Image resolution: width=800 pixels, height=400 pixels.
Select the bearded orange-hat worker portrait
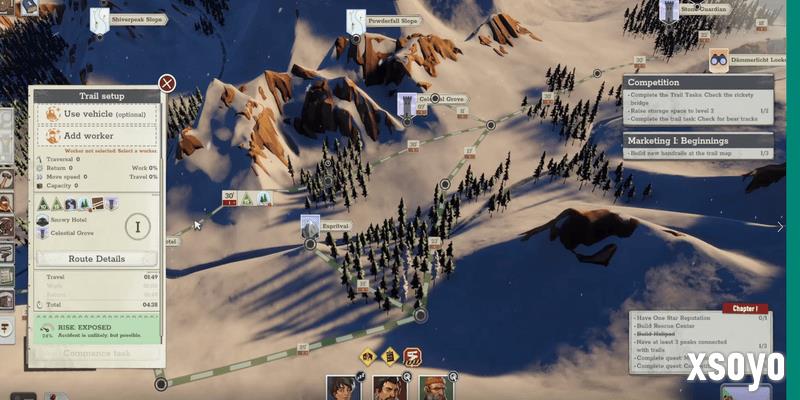coord(434,387)
